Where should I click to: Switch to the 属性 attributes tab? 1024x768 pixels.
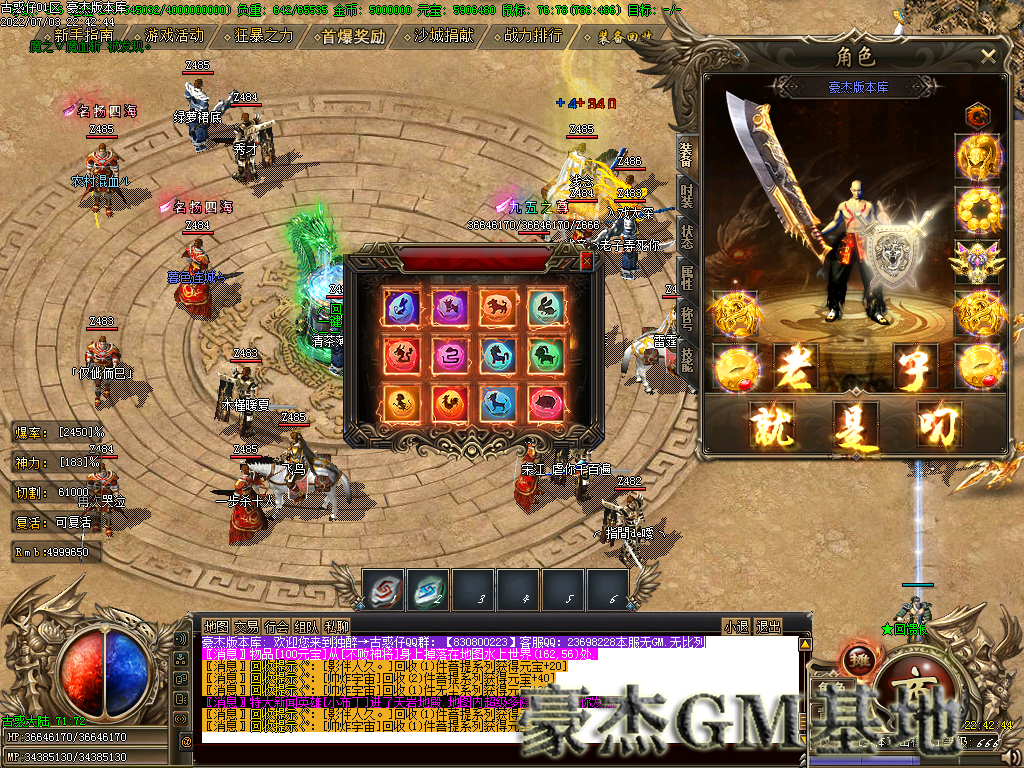687,277
